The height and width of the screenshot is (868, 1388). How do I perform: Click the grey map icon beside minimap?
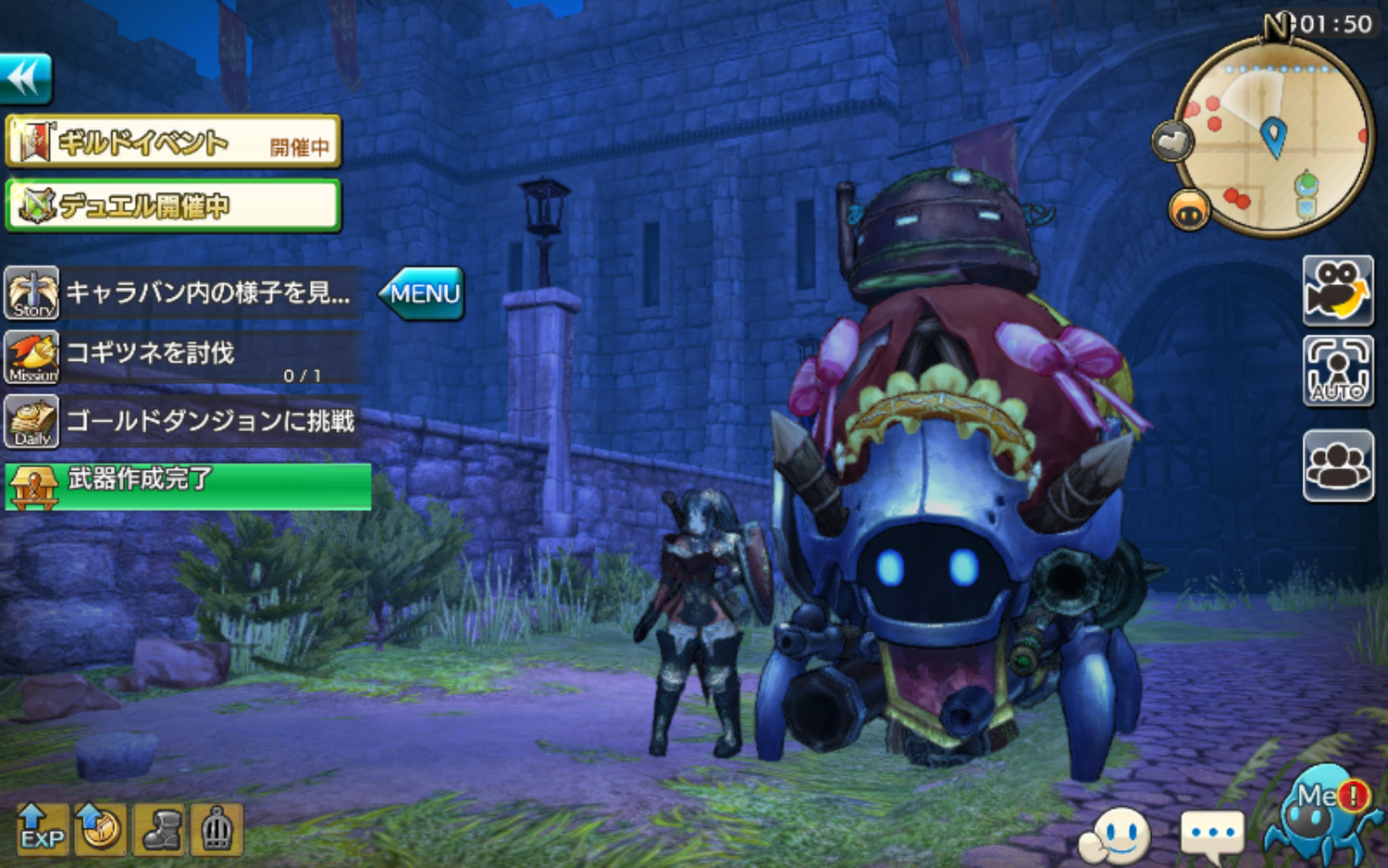[1172, 142]
